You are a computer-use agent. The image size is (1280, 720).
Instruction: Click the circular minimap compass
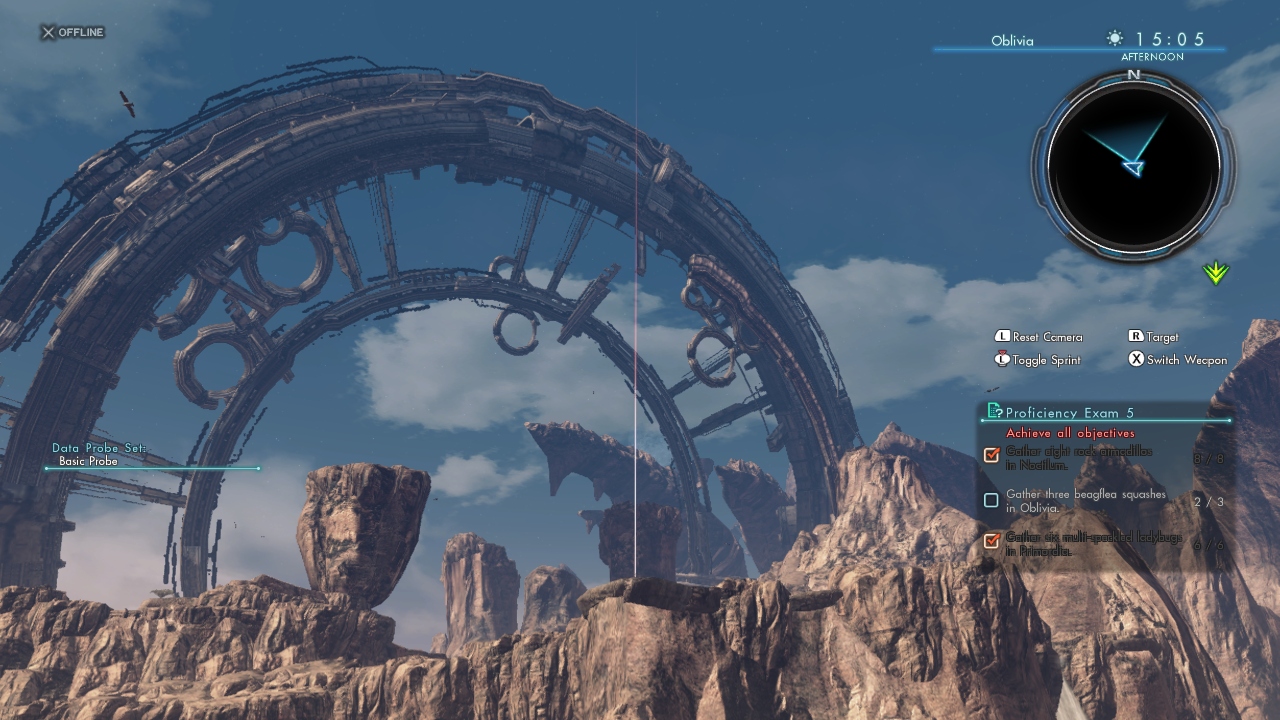pyautogui.click(x=1133, y=163)
